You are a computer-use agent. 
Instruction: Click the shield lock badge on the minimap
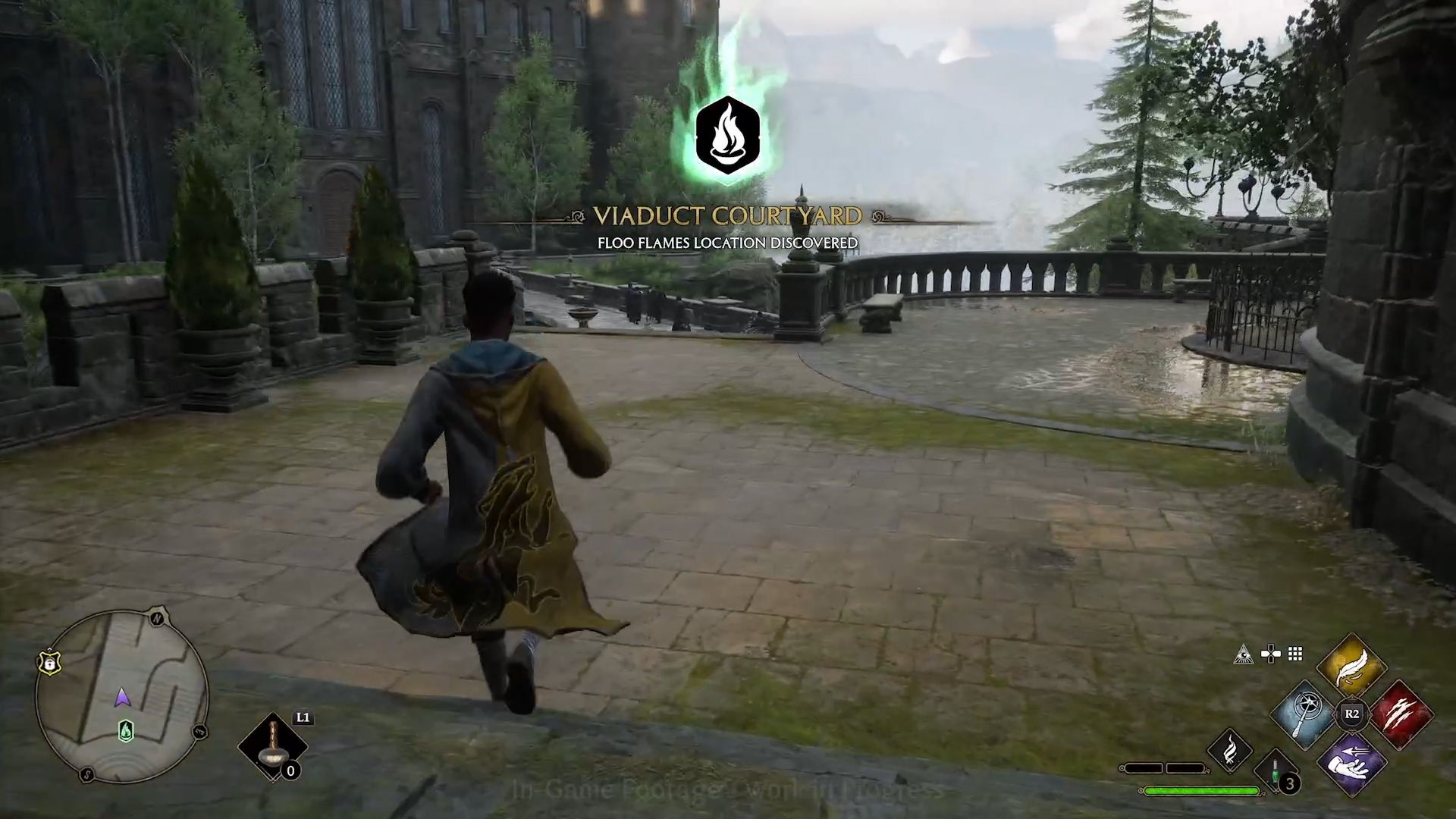pyautogui.click(x=49, y=662)
